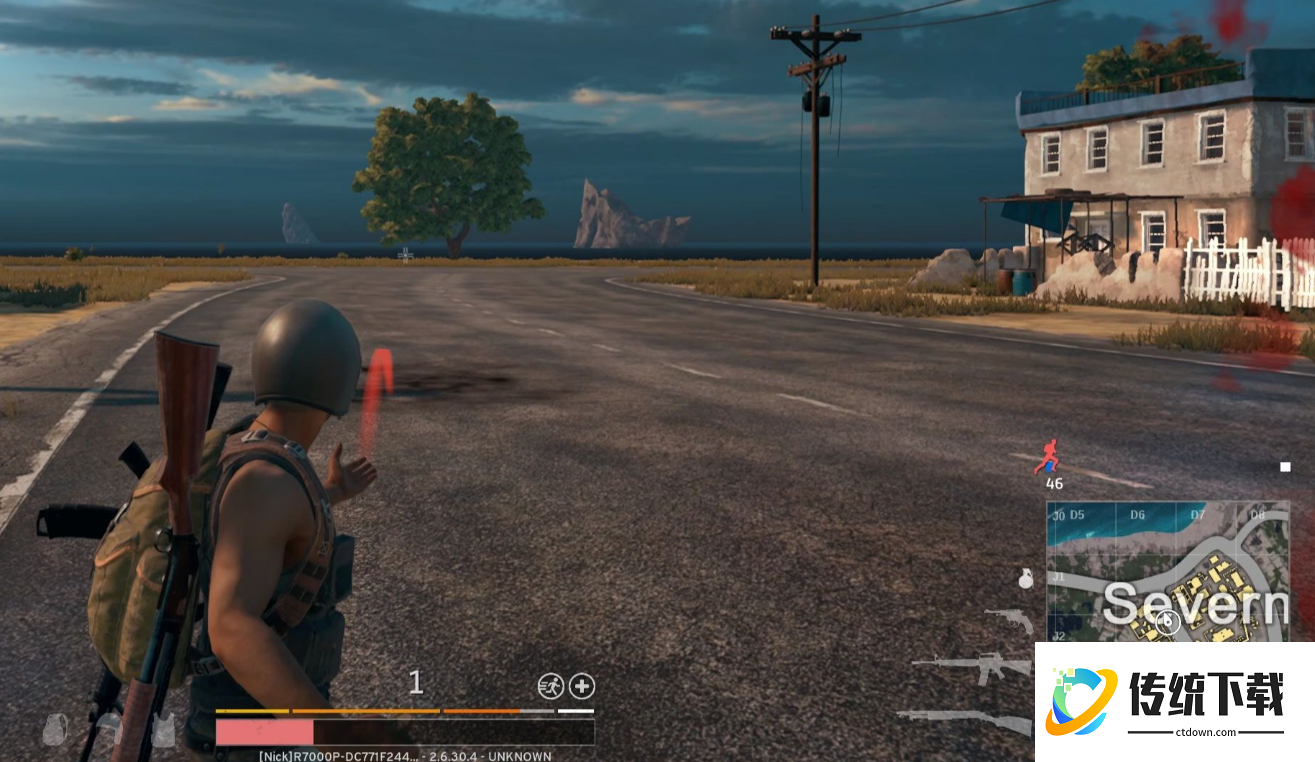Open the Severny minimap
The height and width of the screenshot is (762, 1315).
(1168, 571)
